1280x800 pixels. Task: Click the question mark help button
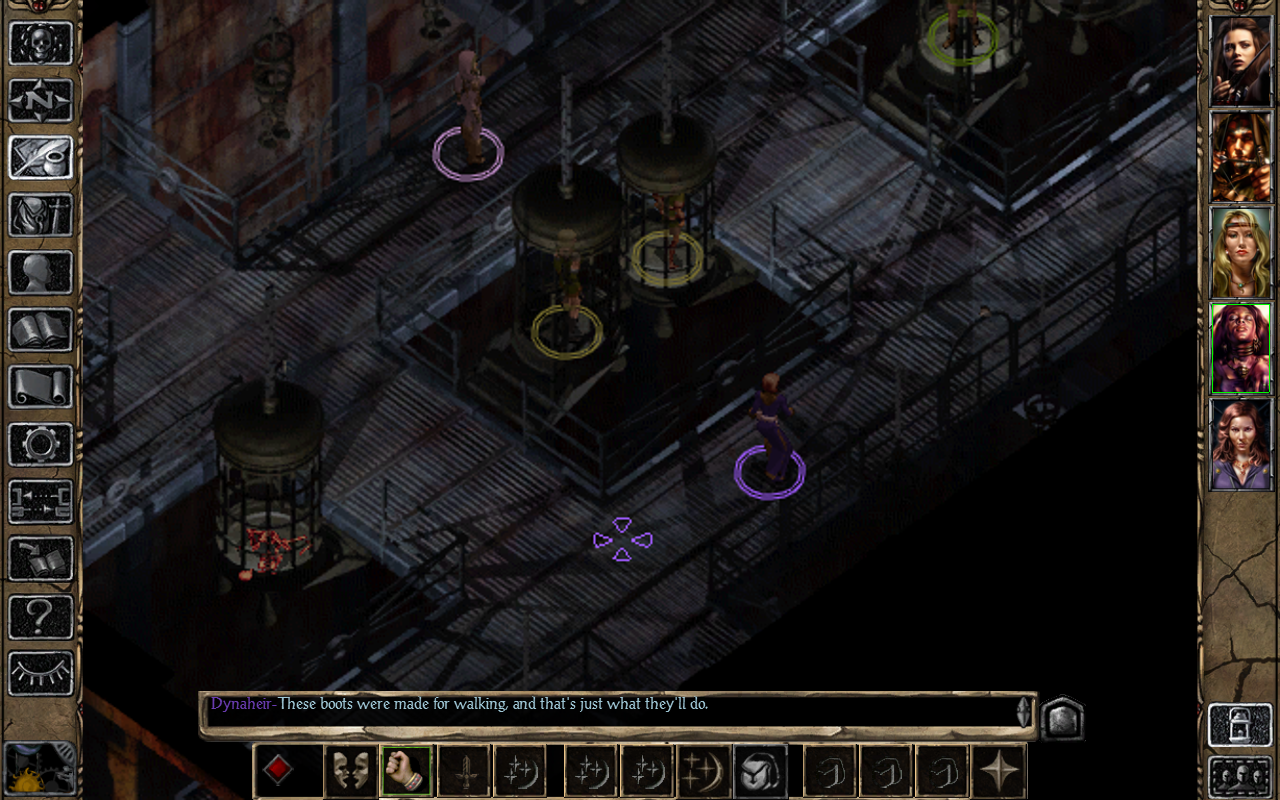[41, 616]
